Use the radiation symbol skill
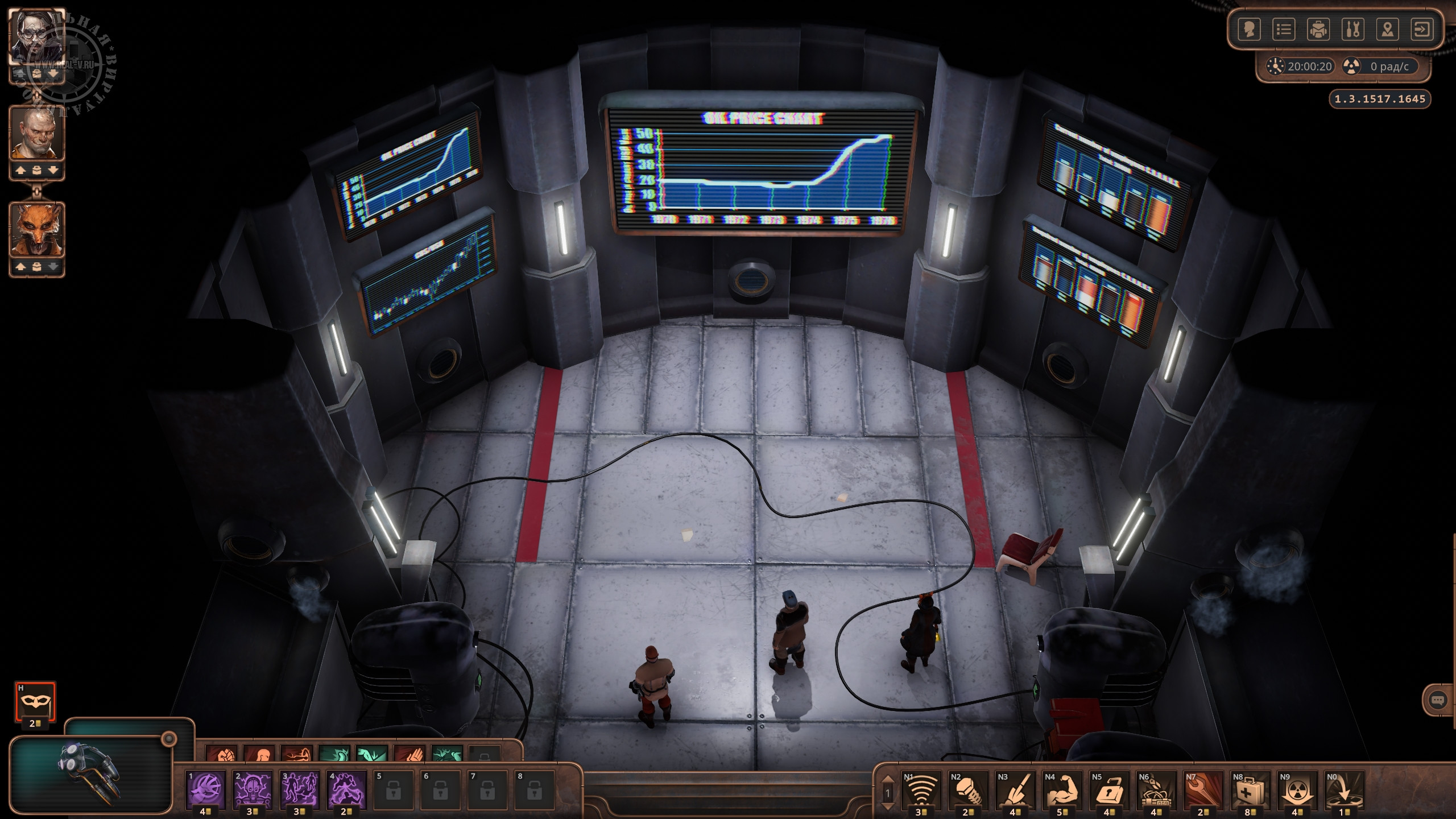This screenshot has height=819, width=1456. 1297,789
